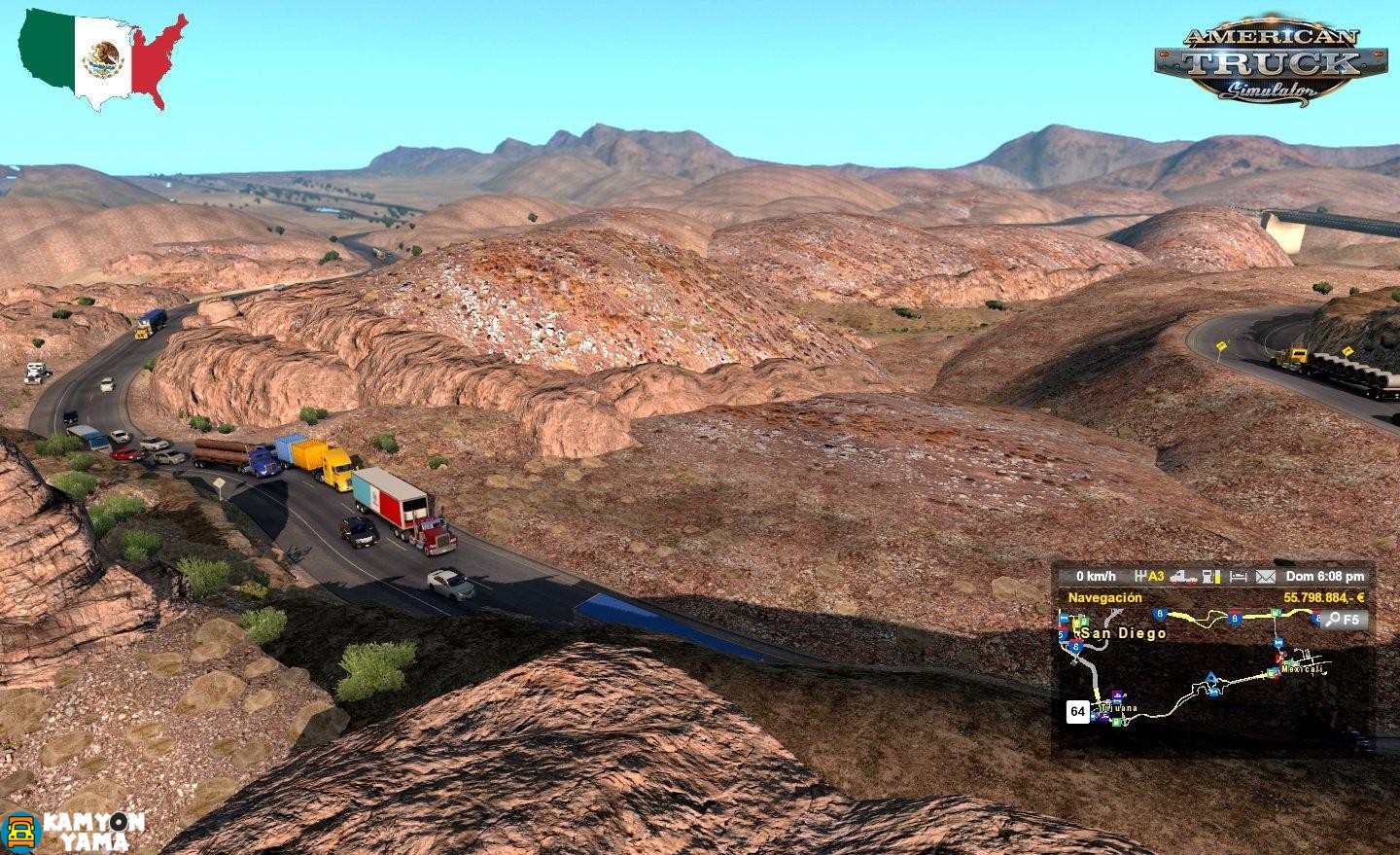
Task: Open messages with the envelope icon
Action: [x=1265, y=577]
